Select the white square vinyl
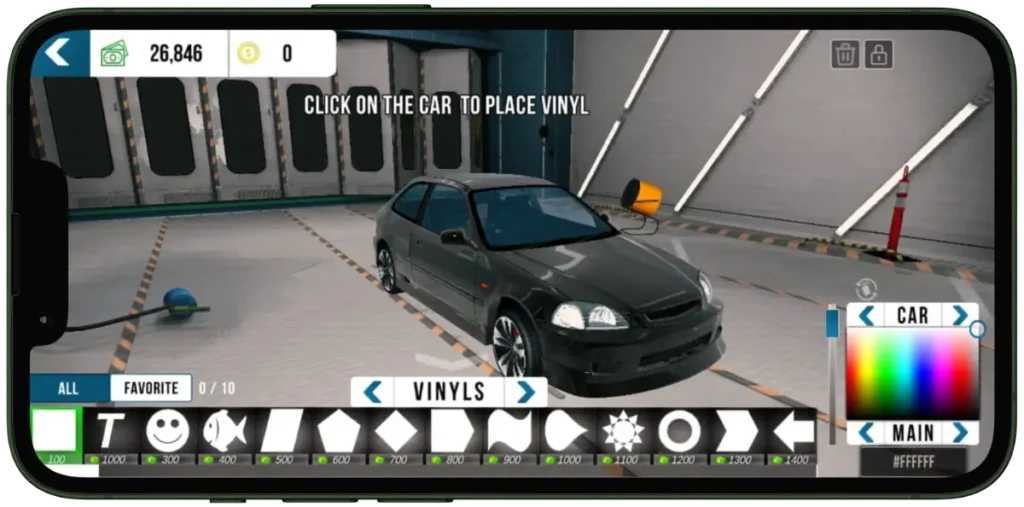Viewport: 1024px width, 507px height. [x=55, y=431]
